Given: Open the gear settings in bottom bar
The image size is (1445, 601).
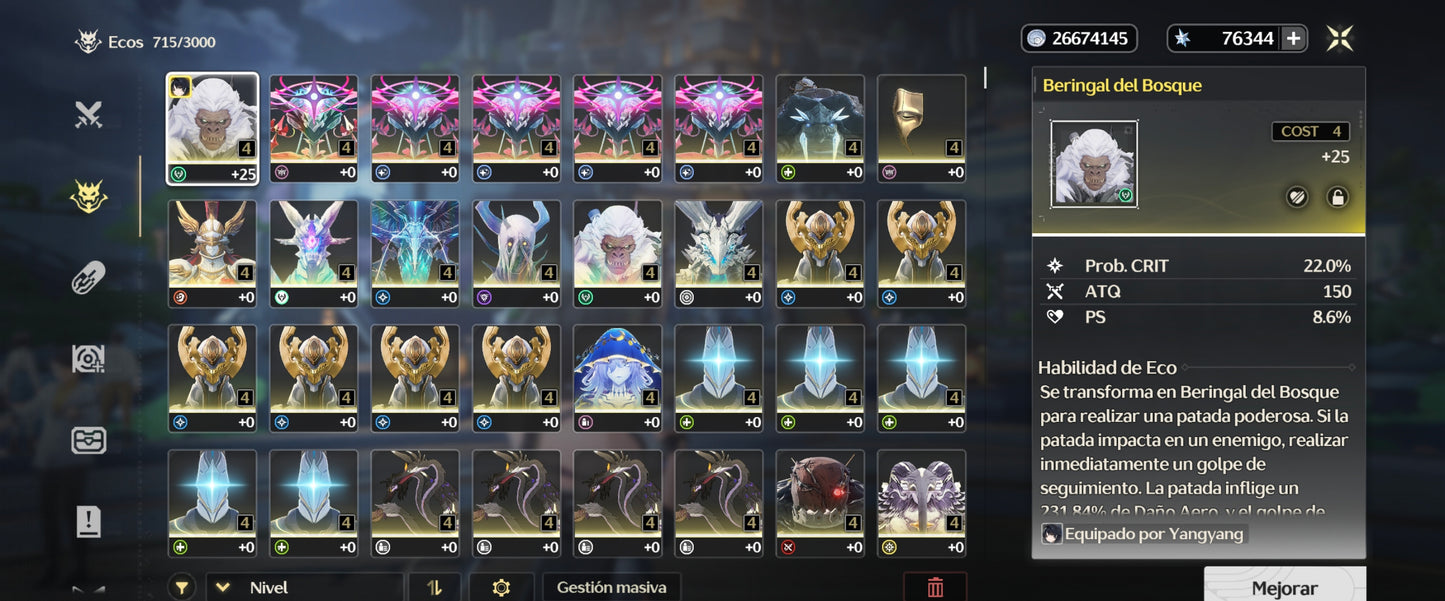Looking at the screenshot, I should [501, 588].
